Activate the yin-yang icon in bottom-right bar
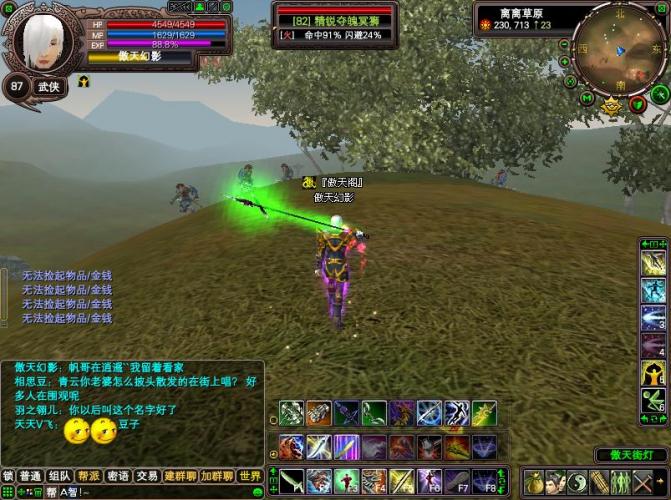The width and height of the screenshot is (671, 500). 578,482
